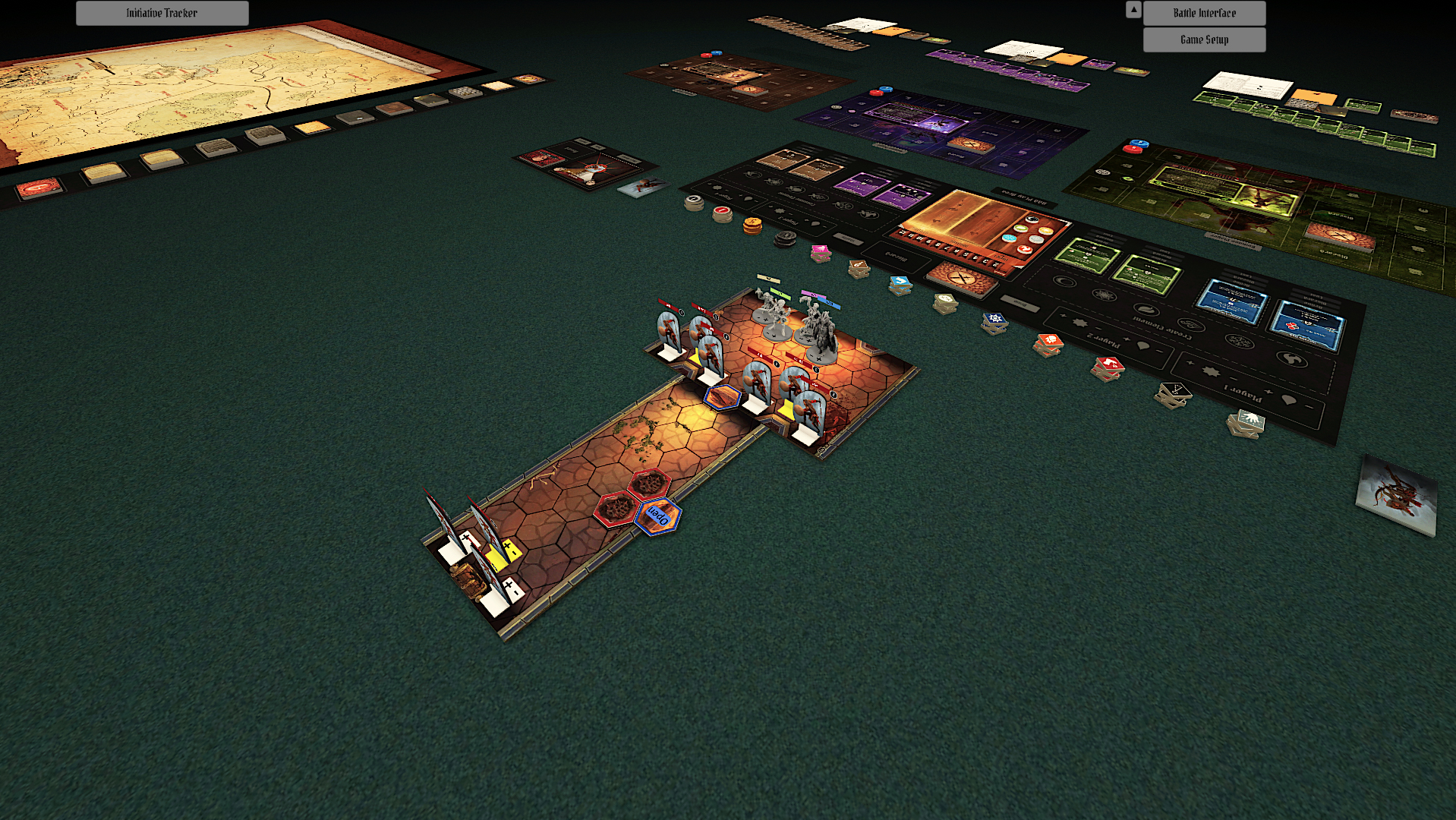This screenshot has height=820, width=1456.
Task: Open the Initiative Tracker
Action: [161, 13]
